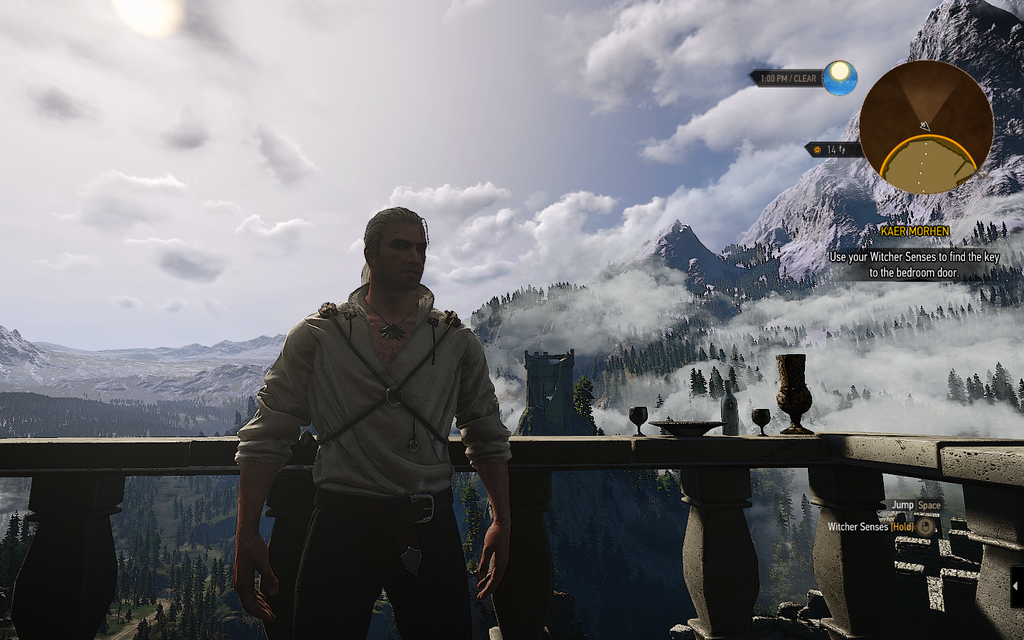Click the circular minimap
This screenshot has width=1024, height=640.
(x=925, y=127)
